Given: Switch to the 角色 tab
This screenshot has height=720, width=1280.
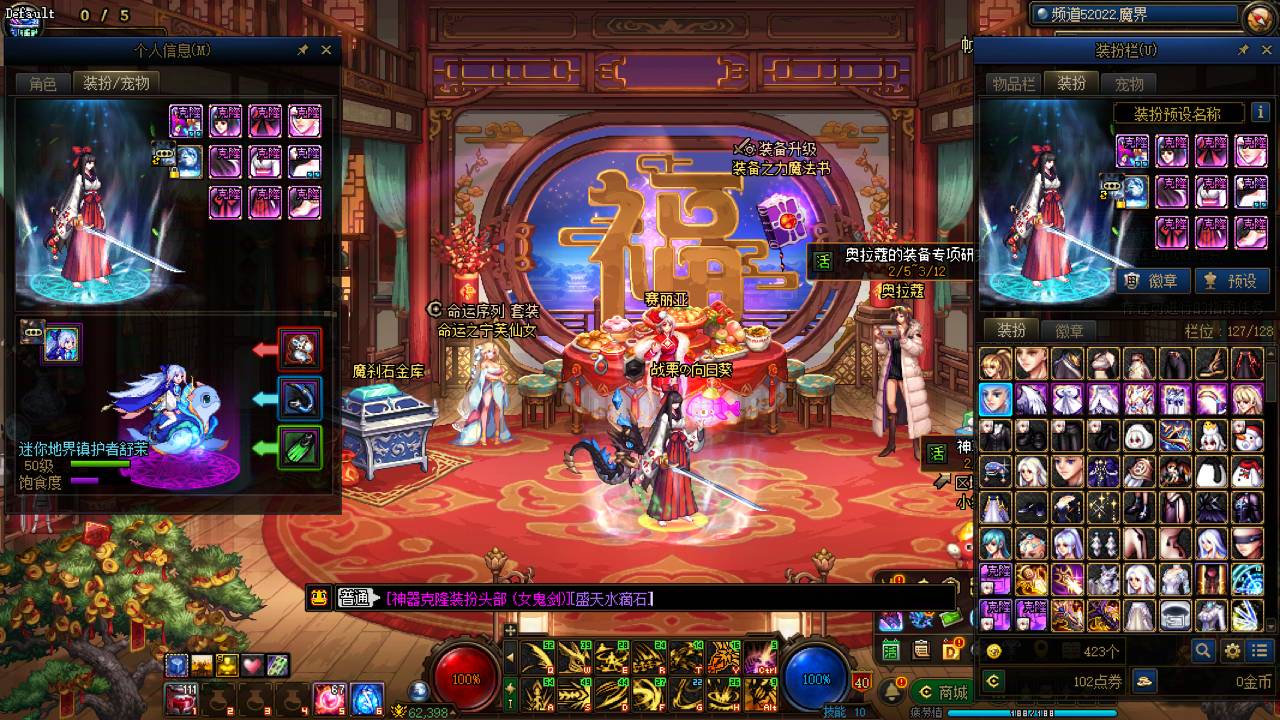Looking at the screenshot, I should pyautogui.click(x=43, y=84).
